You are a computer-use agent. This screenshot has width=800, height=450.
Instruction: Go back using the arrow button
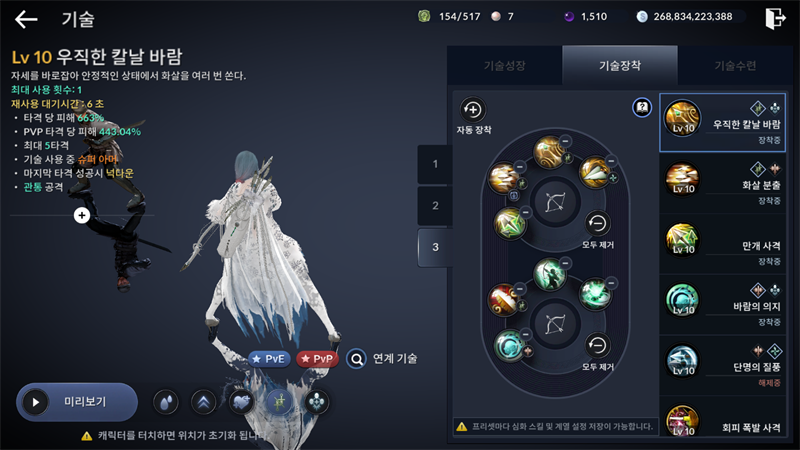coord(26,19)
